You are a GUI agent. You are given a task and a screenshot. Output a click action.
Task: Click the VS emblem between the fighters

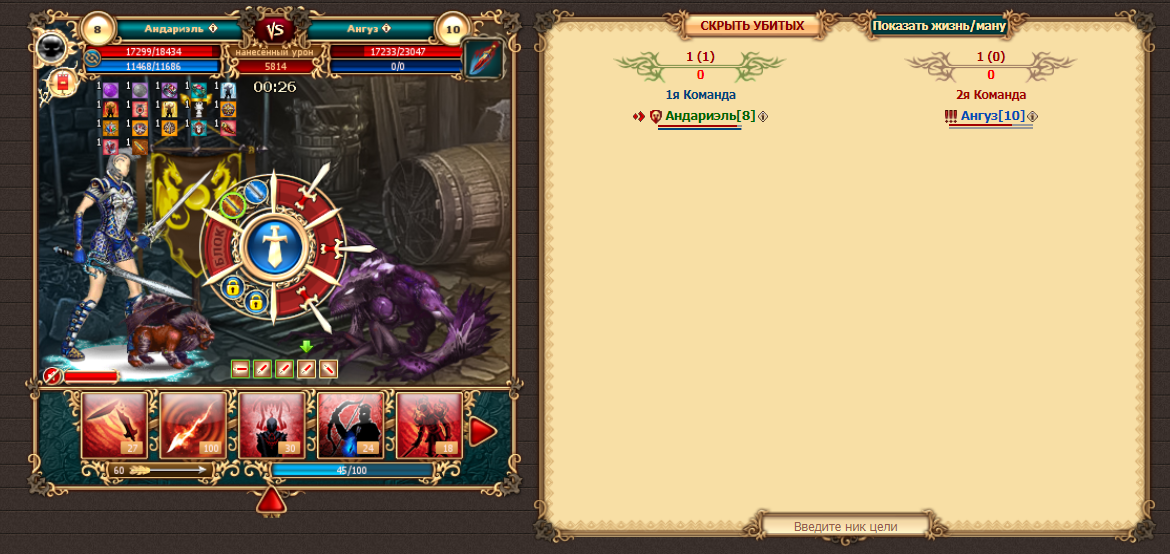click(x=274, y=30)
